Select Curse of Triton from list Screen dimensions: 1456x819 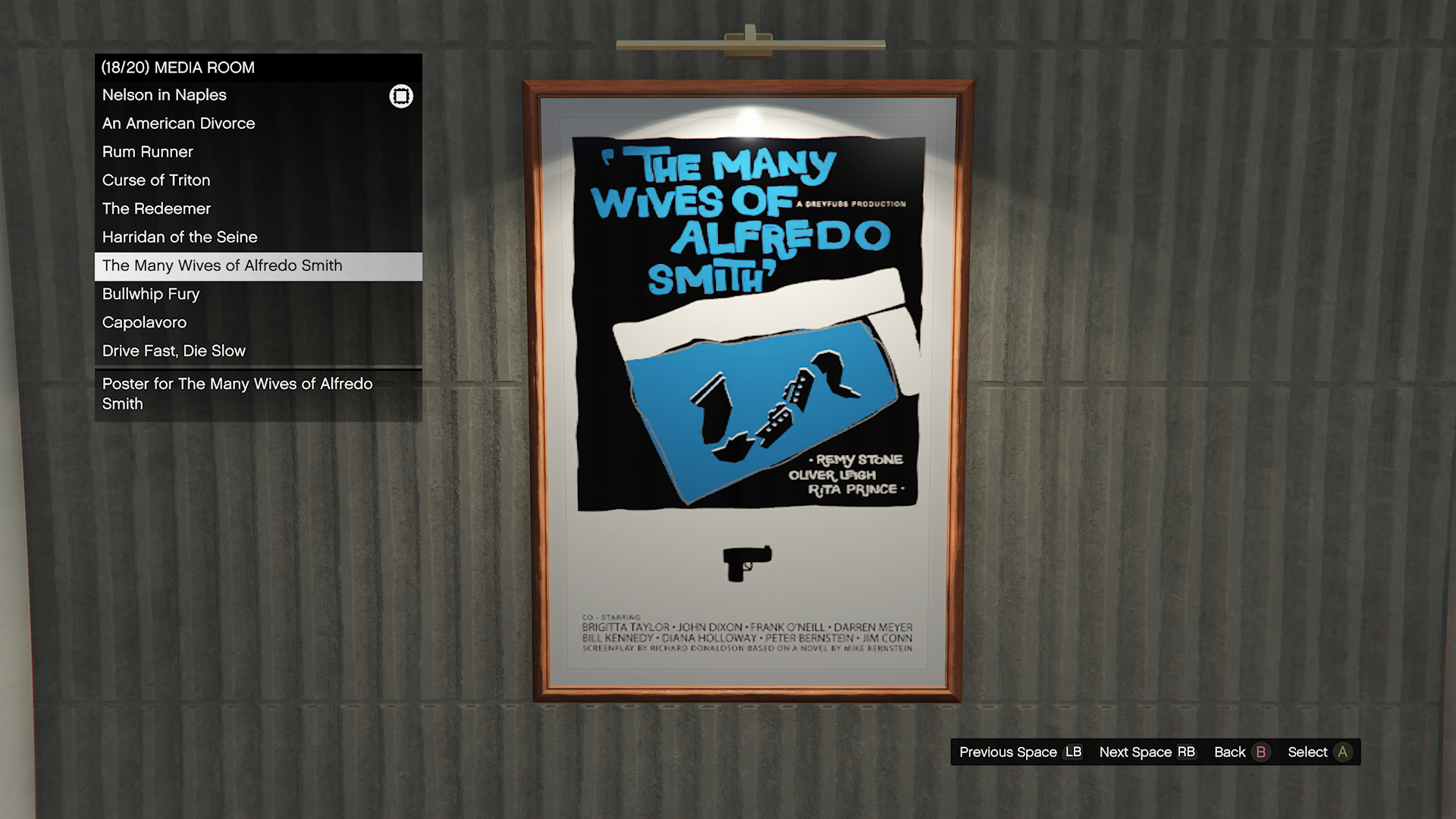[156, 180]
